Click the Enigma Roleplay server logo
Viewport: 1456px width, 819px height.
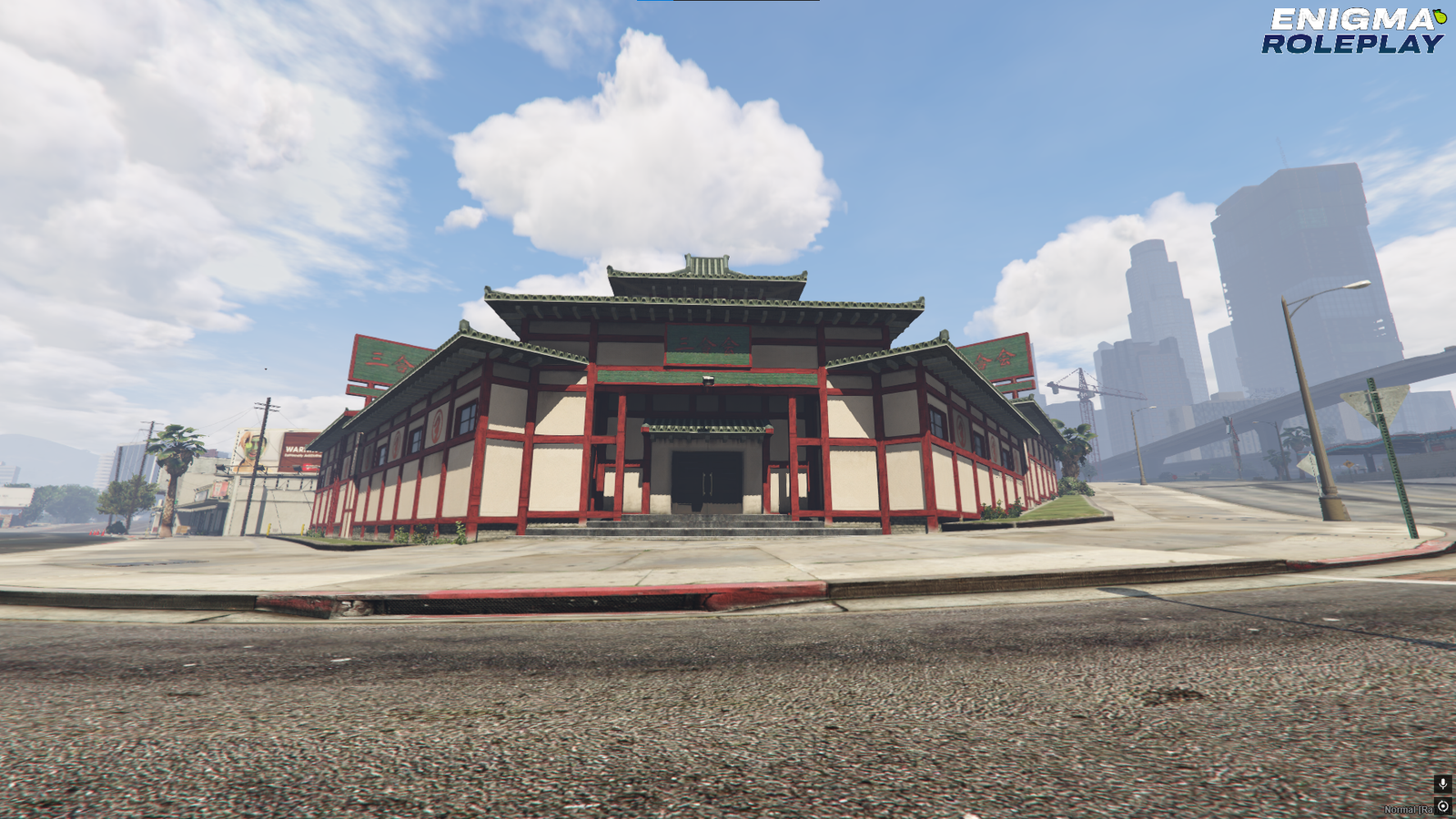point(1352,31)
